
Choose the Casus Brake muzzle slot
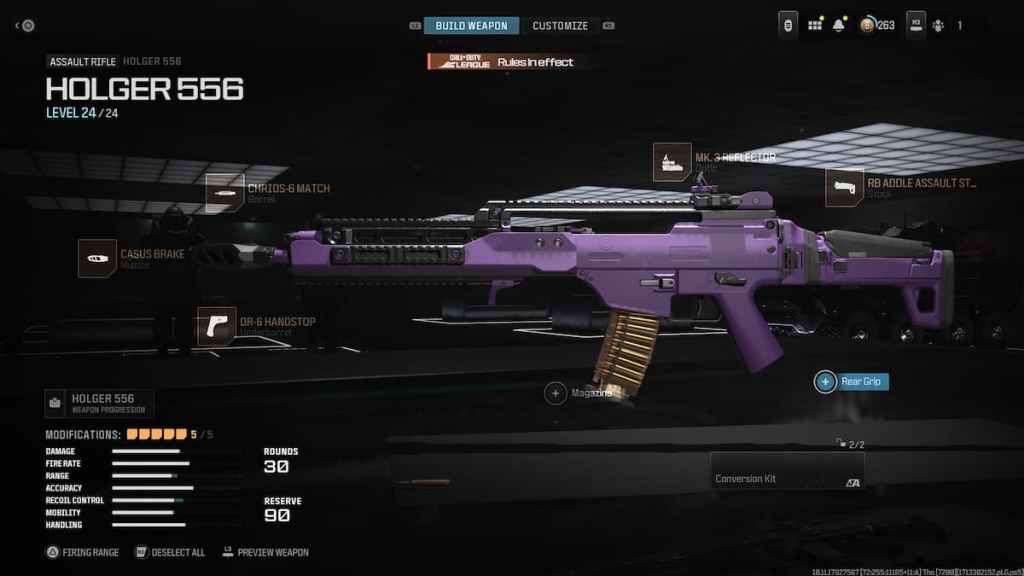[x=97, y=258]
